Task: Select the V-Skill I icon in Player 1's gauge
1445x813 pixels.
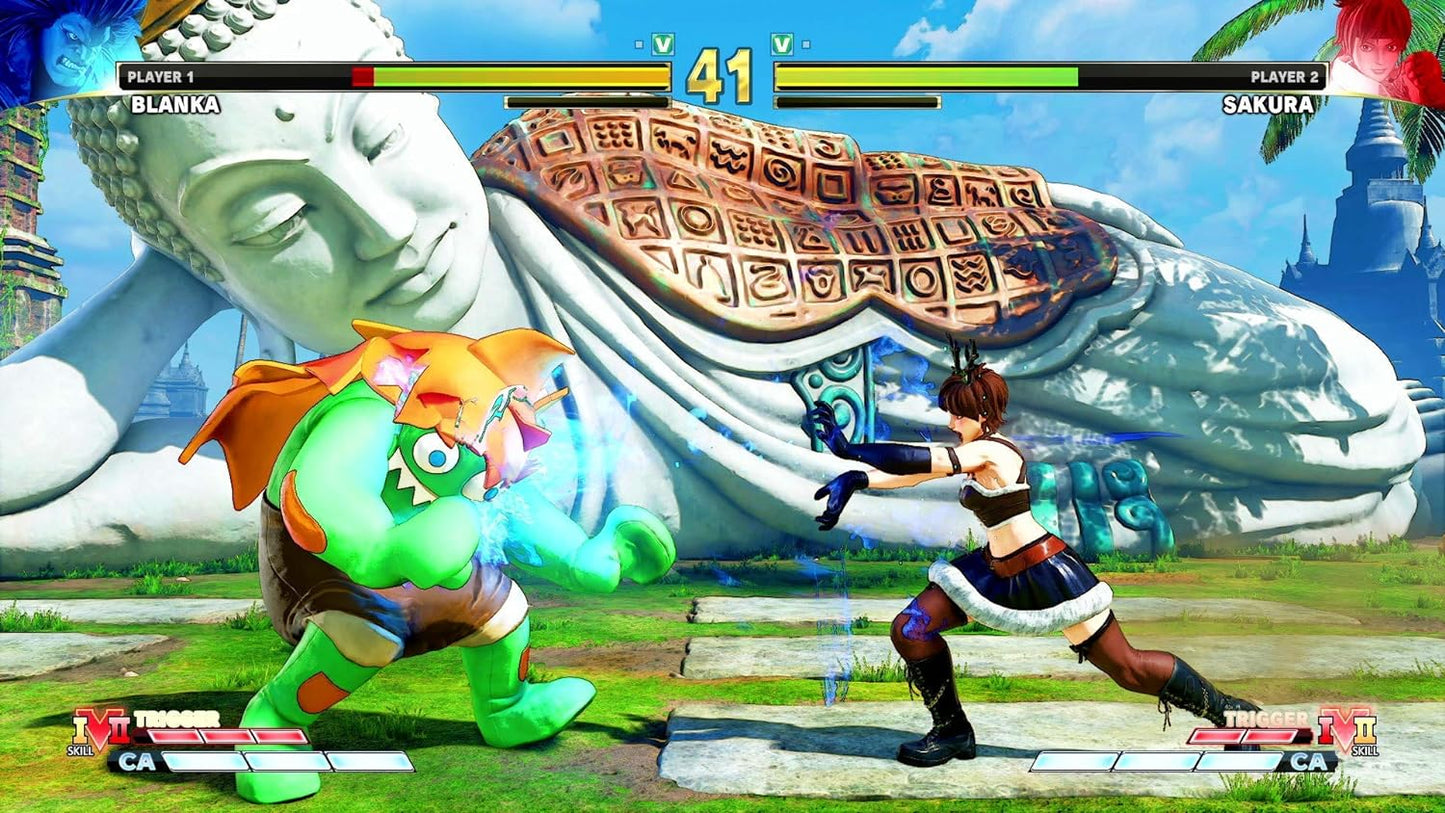Action: tap(80, 729)
